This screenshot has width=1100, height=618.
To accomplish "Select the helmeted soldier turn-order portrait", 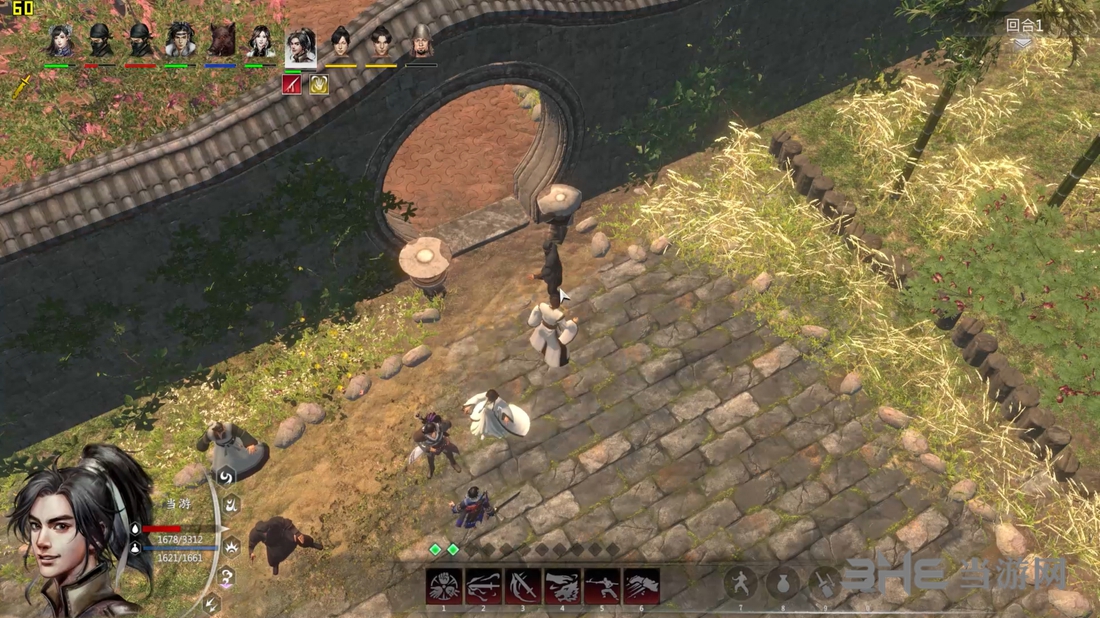I will pos(422,42).
